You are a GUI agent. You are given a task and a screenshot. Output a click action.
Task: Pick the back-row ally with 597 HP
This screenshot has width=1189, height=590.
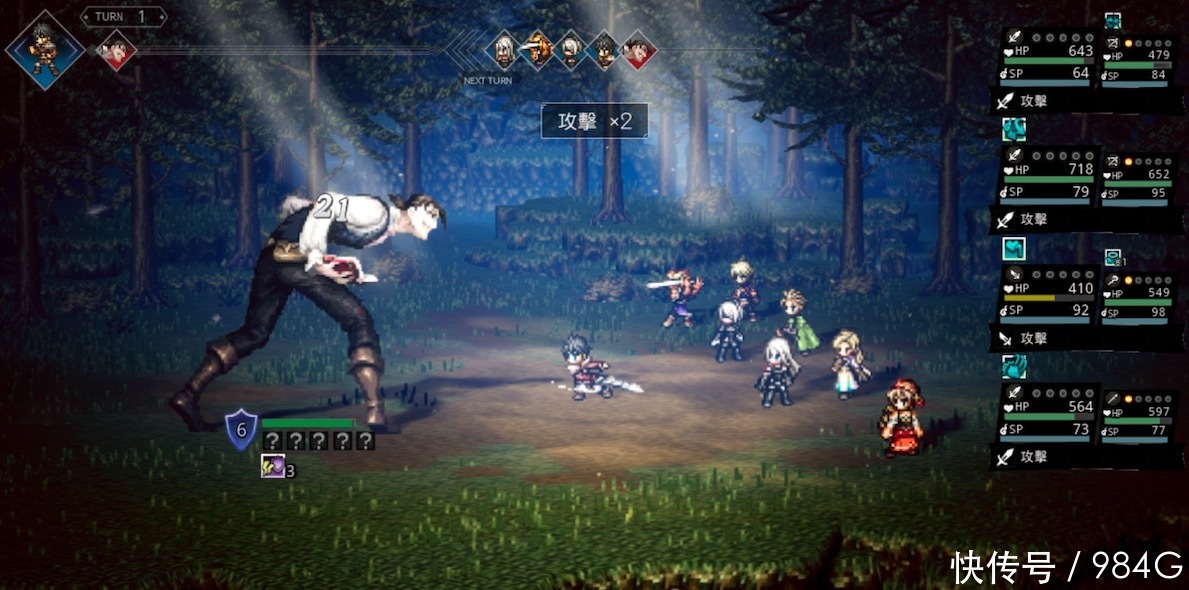[x=1137, y=416]
